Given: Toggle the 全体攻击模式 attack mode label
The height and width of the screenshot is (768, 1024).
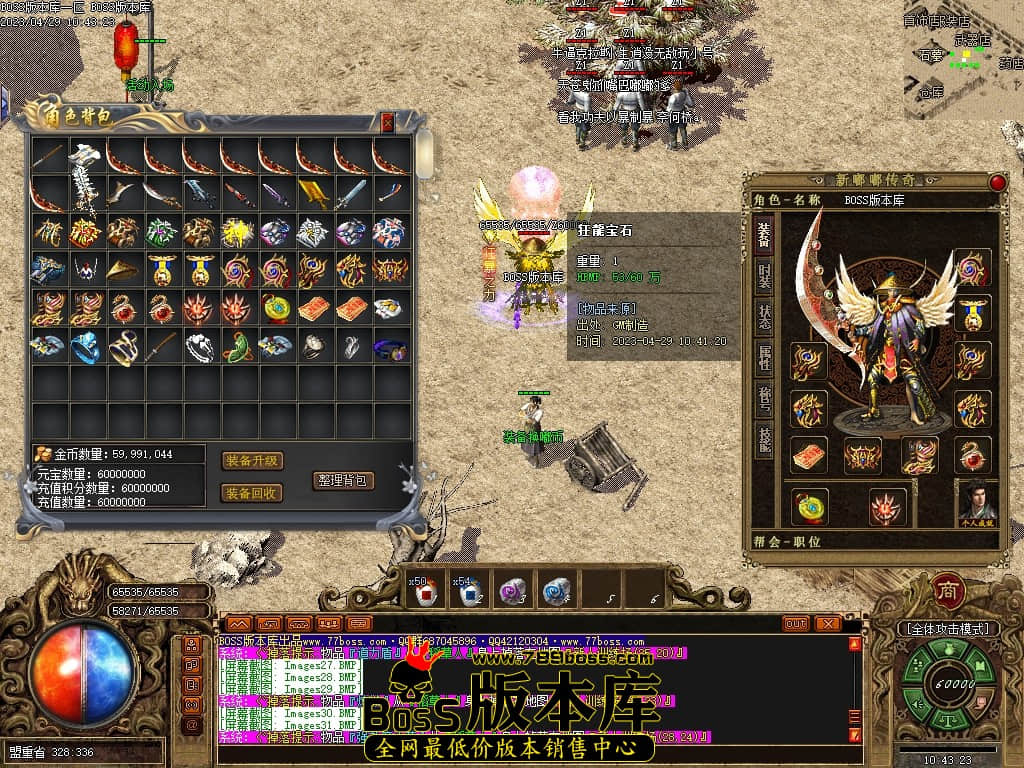Looking at the screenshot, I should (x=948, y=629).
